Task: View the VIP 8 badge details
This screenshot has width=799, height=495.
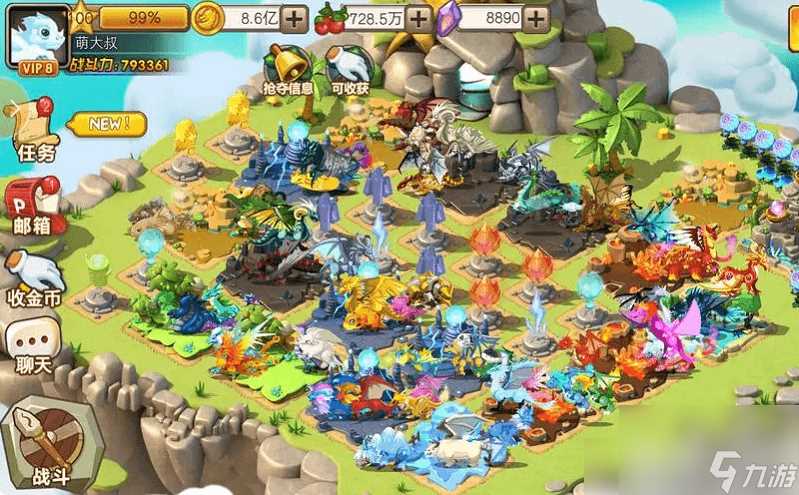Action: (x=34, y=65)
